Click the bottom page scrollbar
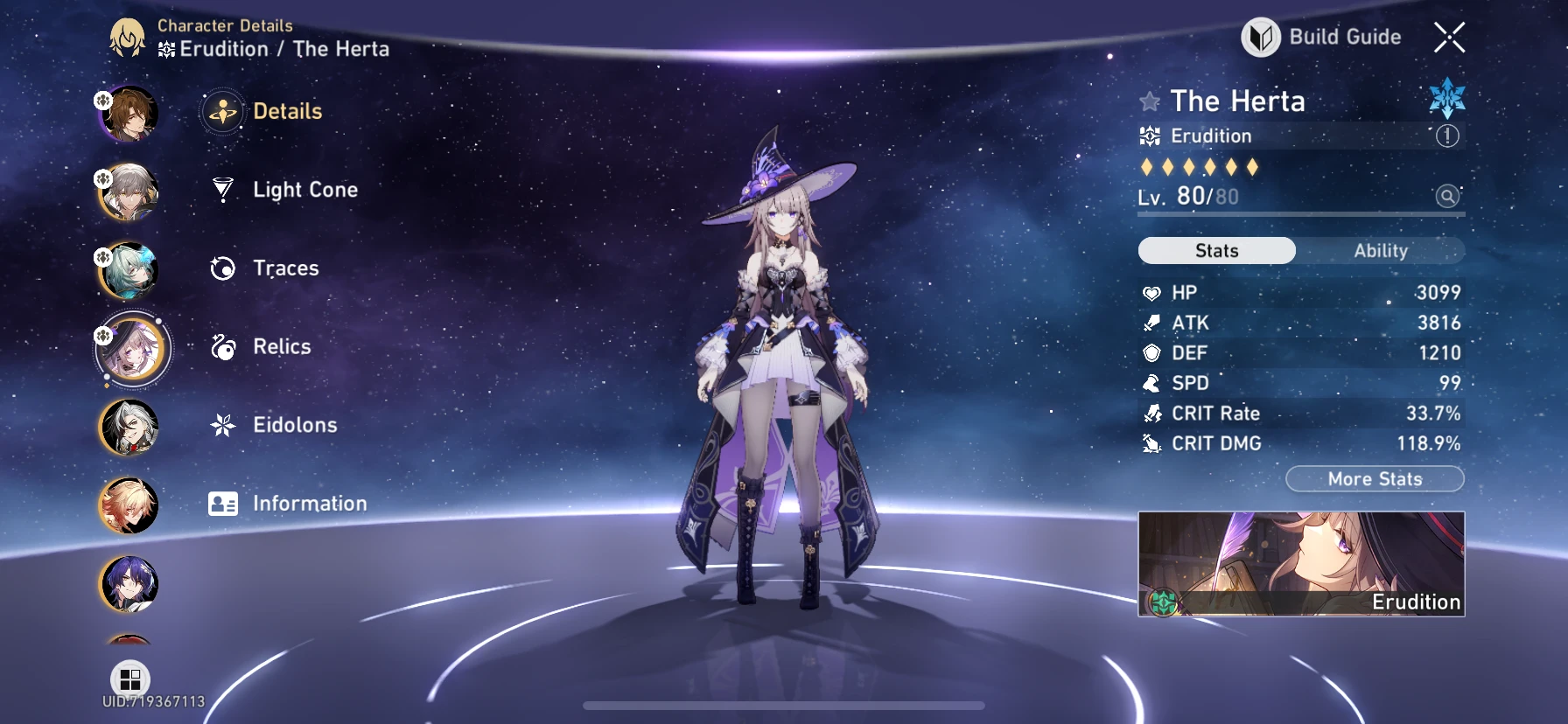Viewport: 1568px width, 724px height. pyautogui.click(x=784, y=705)
